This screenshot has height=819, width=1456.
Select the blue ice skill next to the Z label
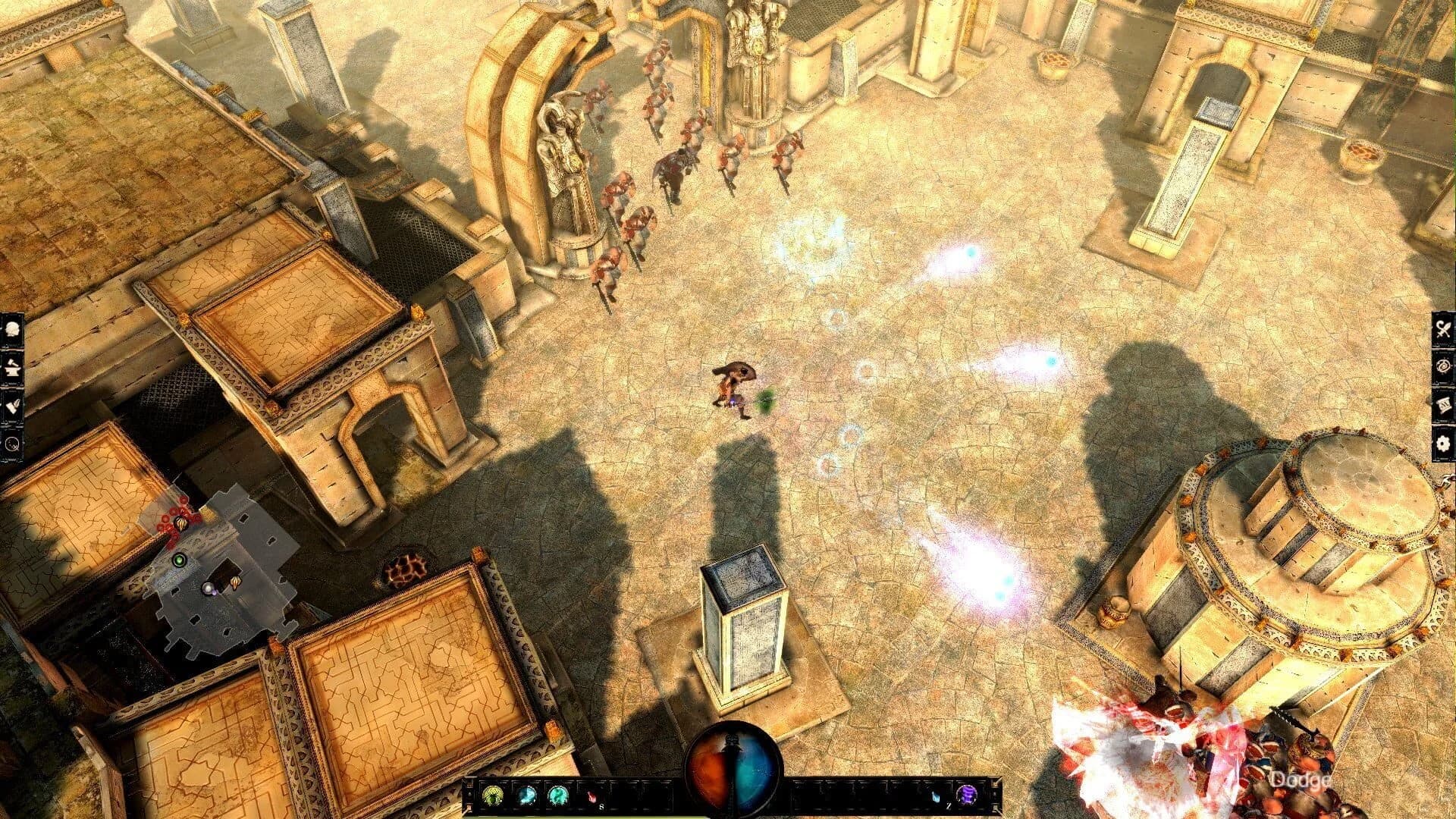click(937, 795)
